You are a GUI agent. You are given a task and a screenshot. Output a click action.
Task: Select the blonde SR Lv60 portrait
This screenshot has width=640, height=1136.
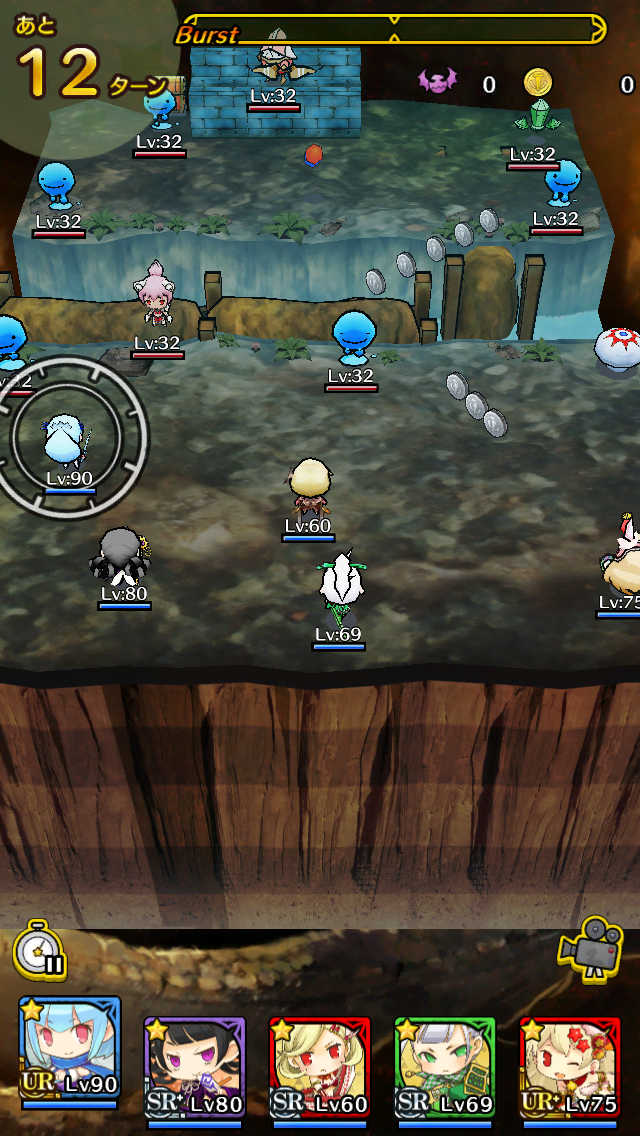pos(320,1067)
